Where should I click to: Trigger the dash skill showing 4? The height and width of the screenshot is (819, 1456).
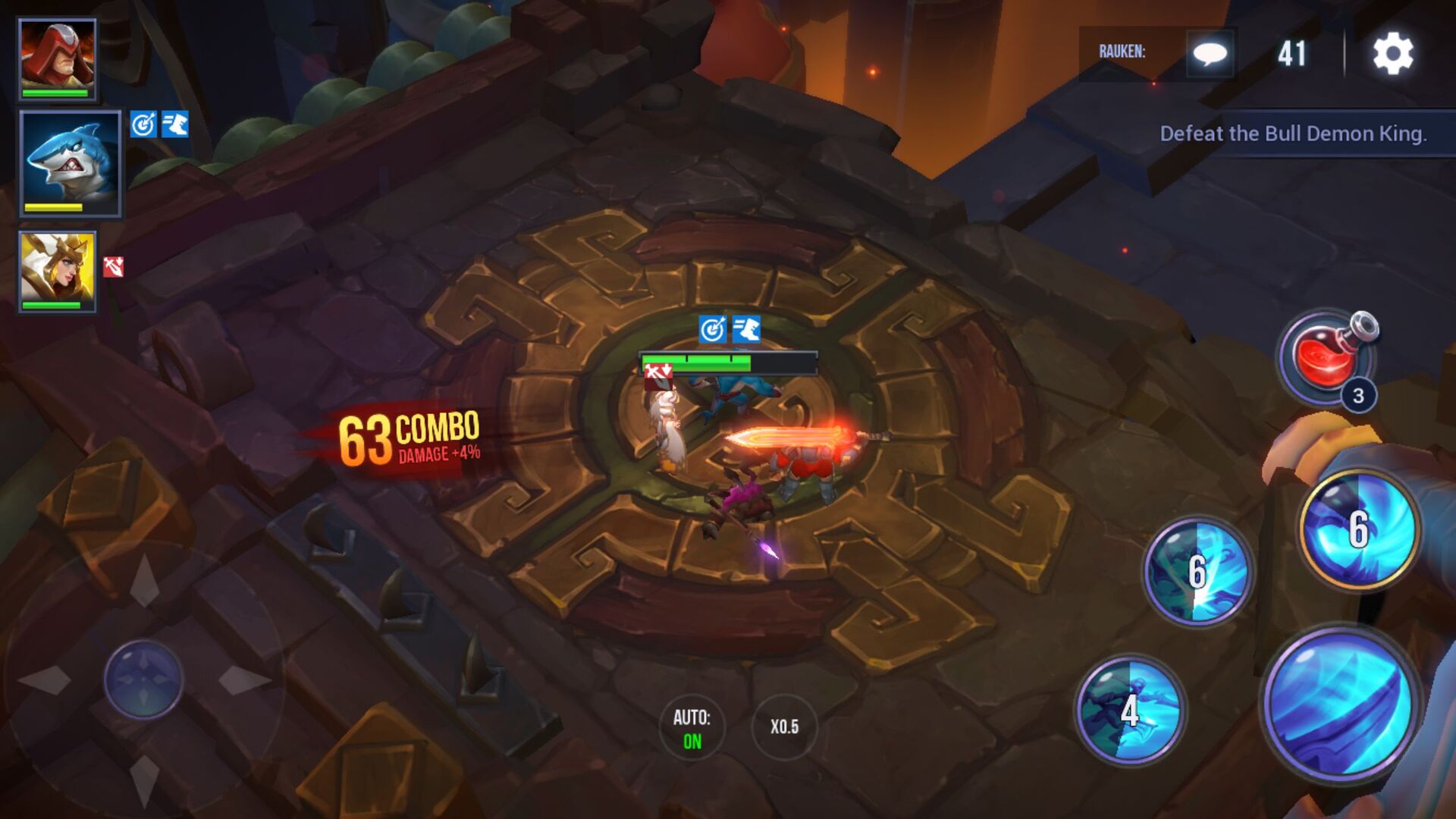click(1129, 711)
